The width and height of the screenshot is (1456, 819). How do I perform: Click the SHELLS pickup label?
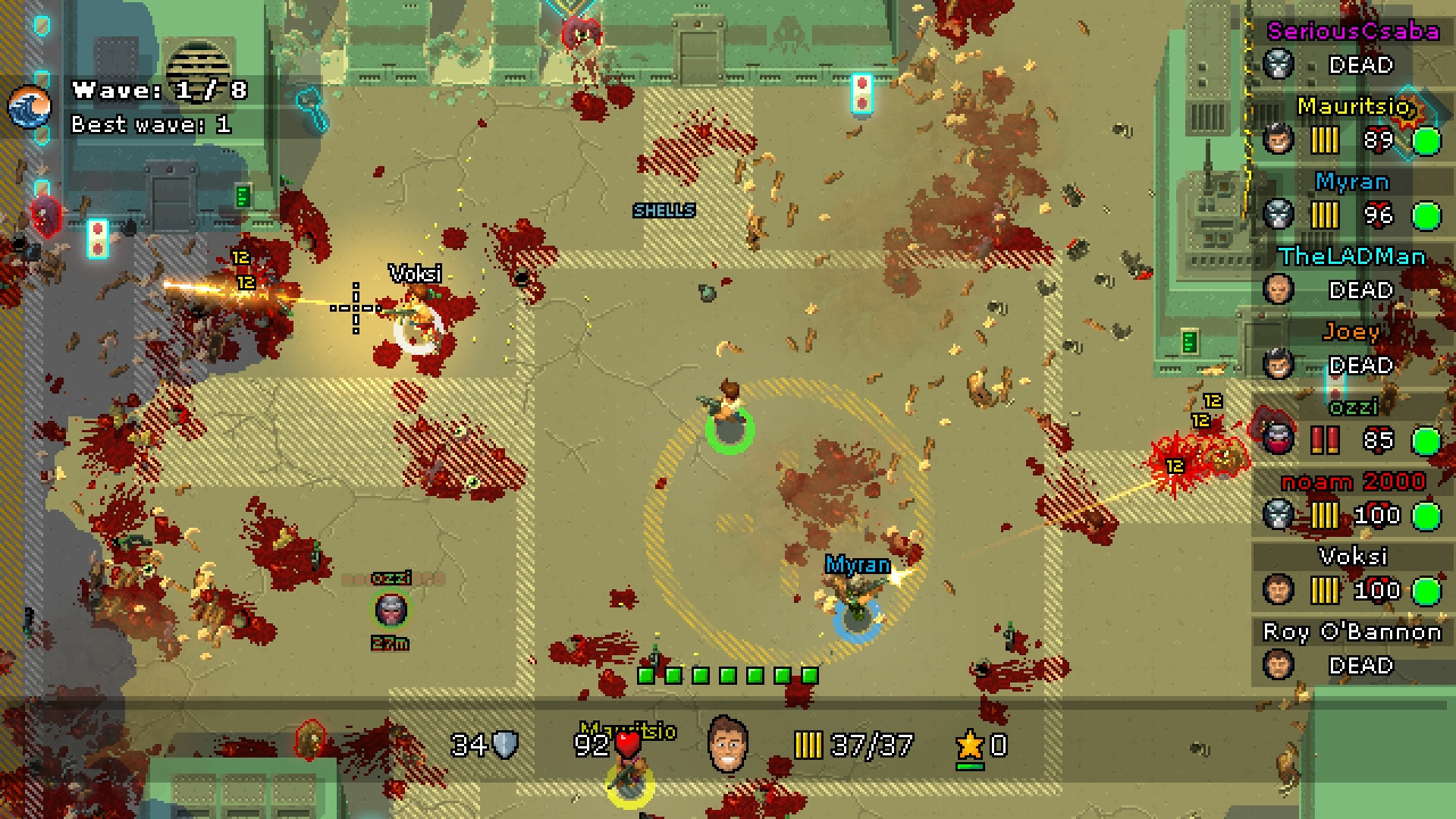point(664,211)
